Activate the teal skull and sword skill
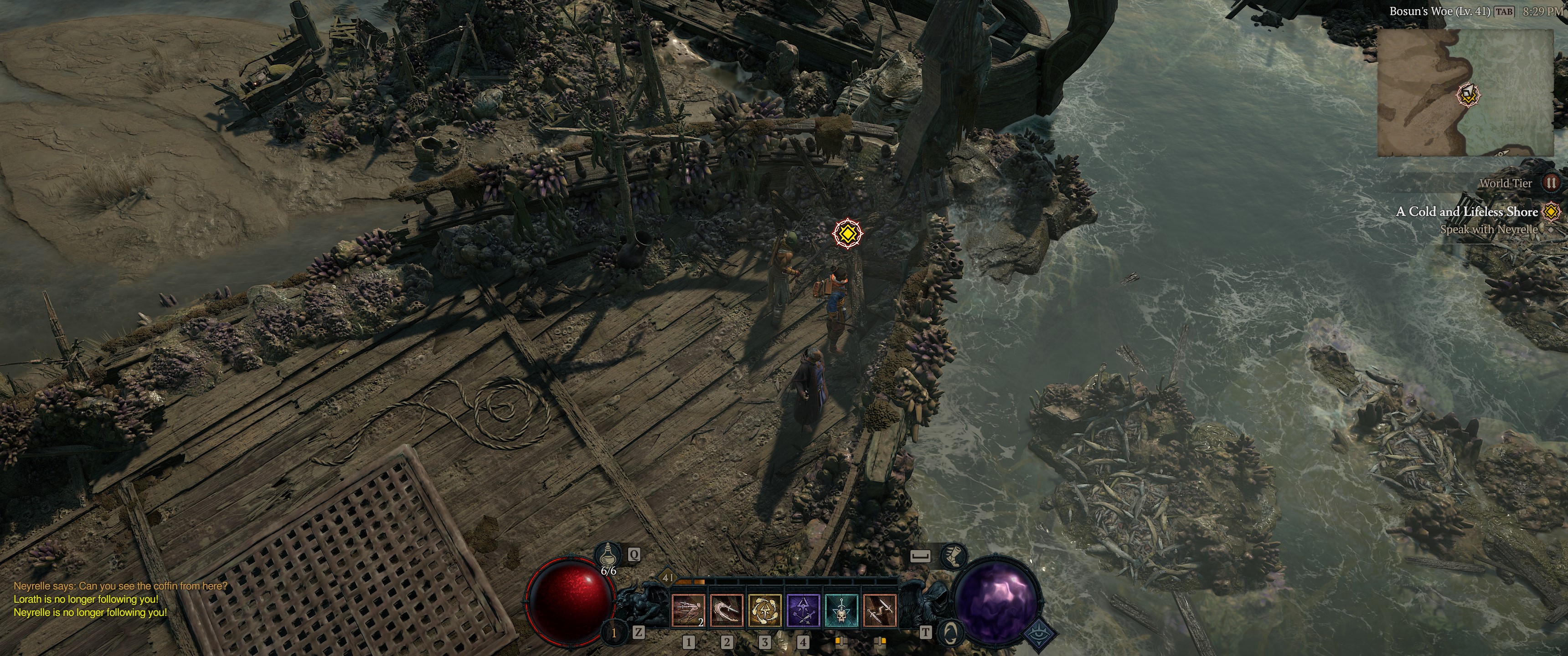The width and height of the screenshot is (1568, 656). coord(841,610)
